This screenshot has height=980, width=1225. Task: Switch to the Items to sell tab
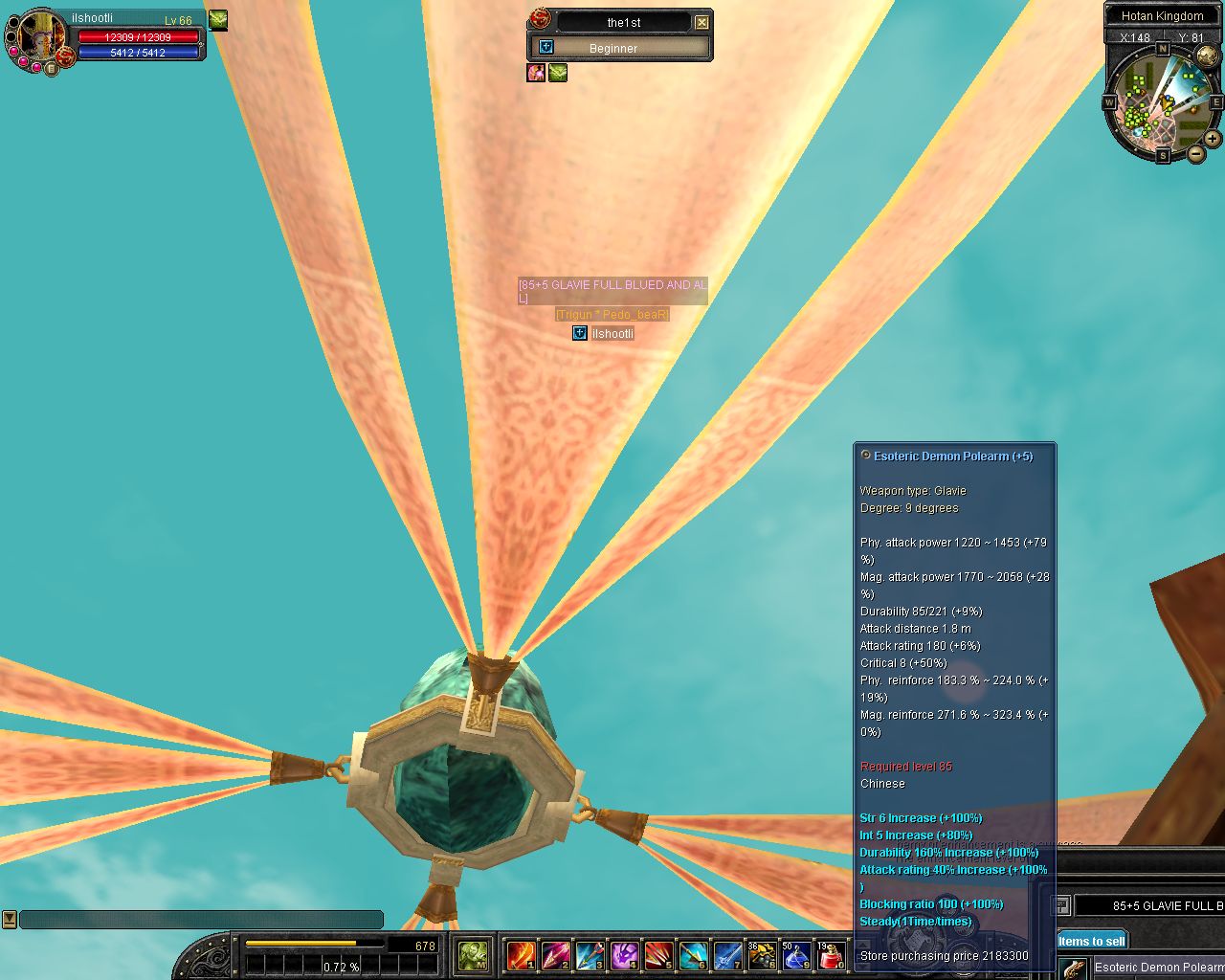pos(1091,941)
